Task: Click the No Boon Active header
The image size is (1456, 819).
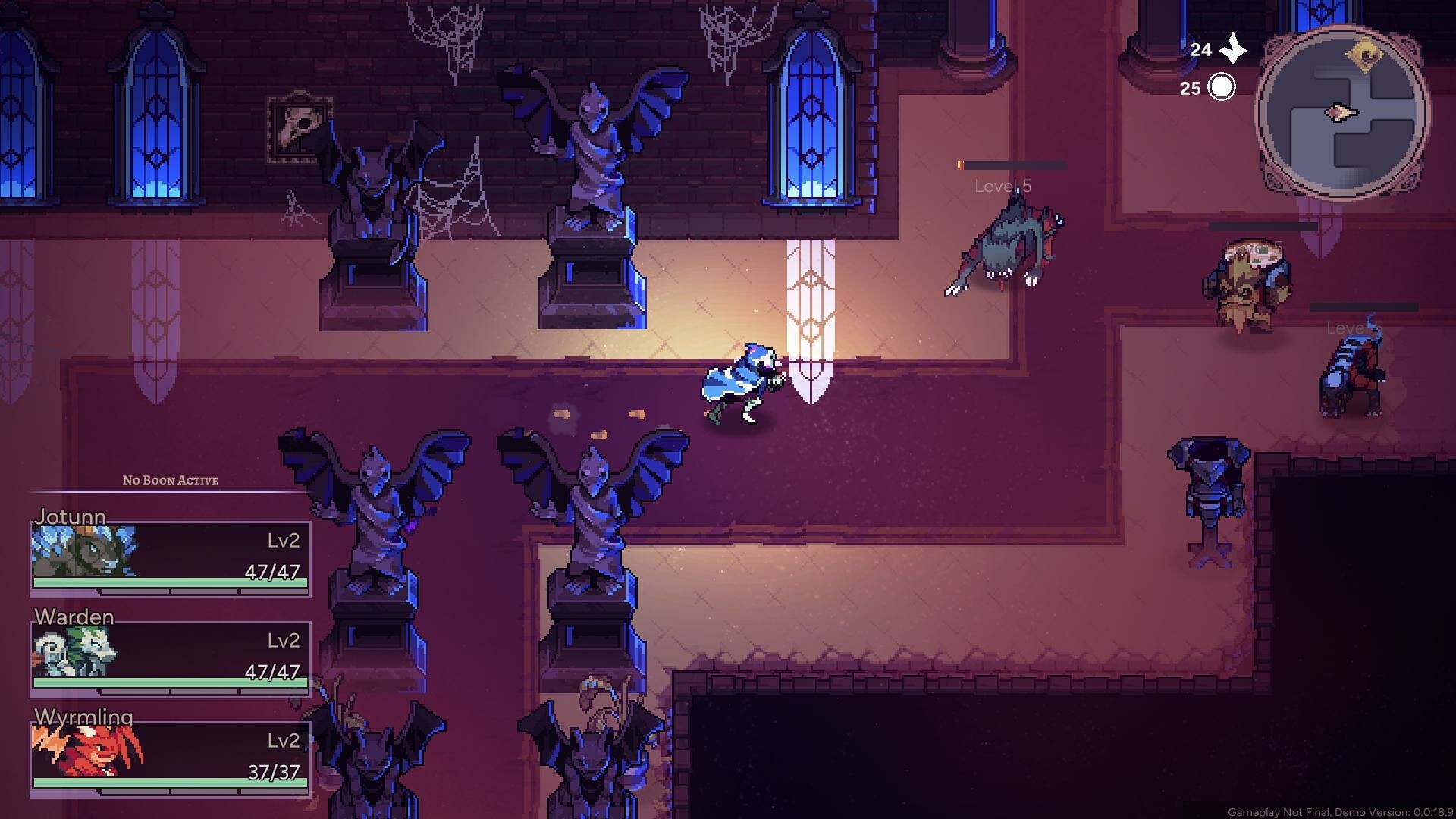Action: pos(171,480)
